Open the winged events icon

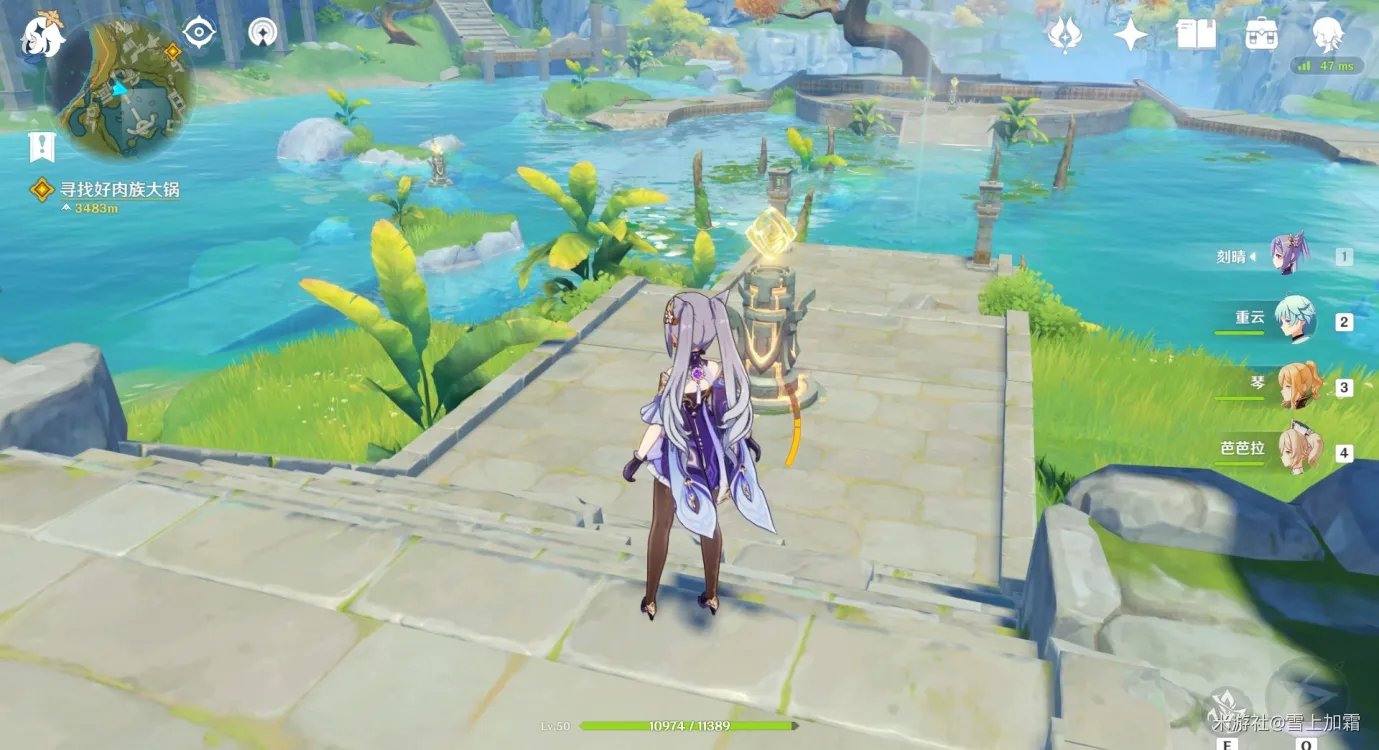coord(1064,35)
